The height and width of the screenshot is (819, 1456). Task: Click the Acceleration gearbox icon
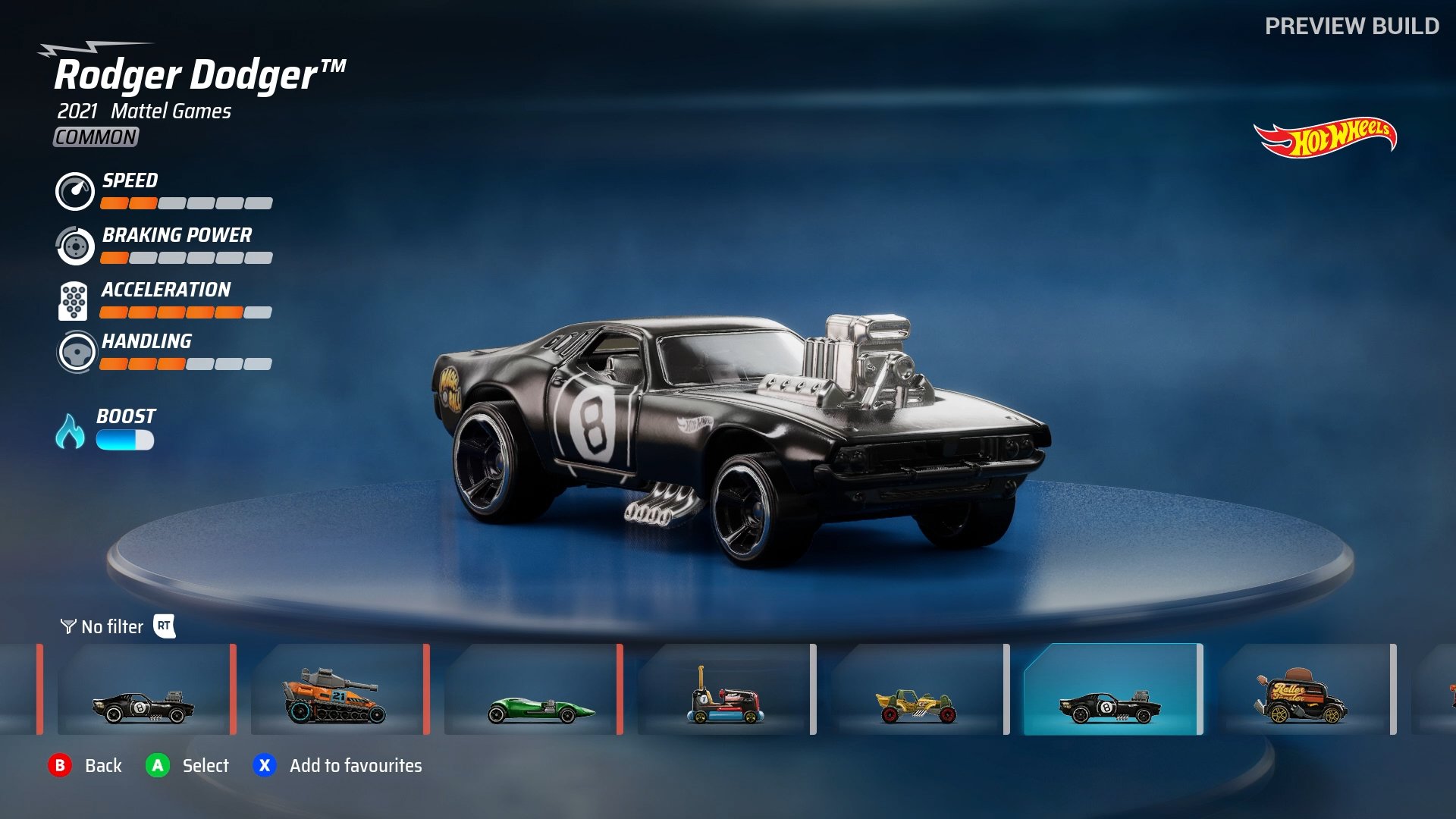point(74,300)
